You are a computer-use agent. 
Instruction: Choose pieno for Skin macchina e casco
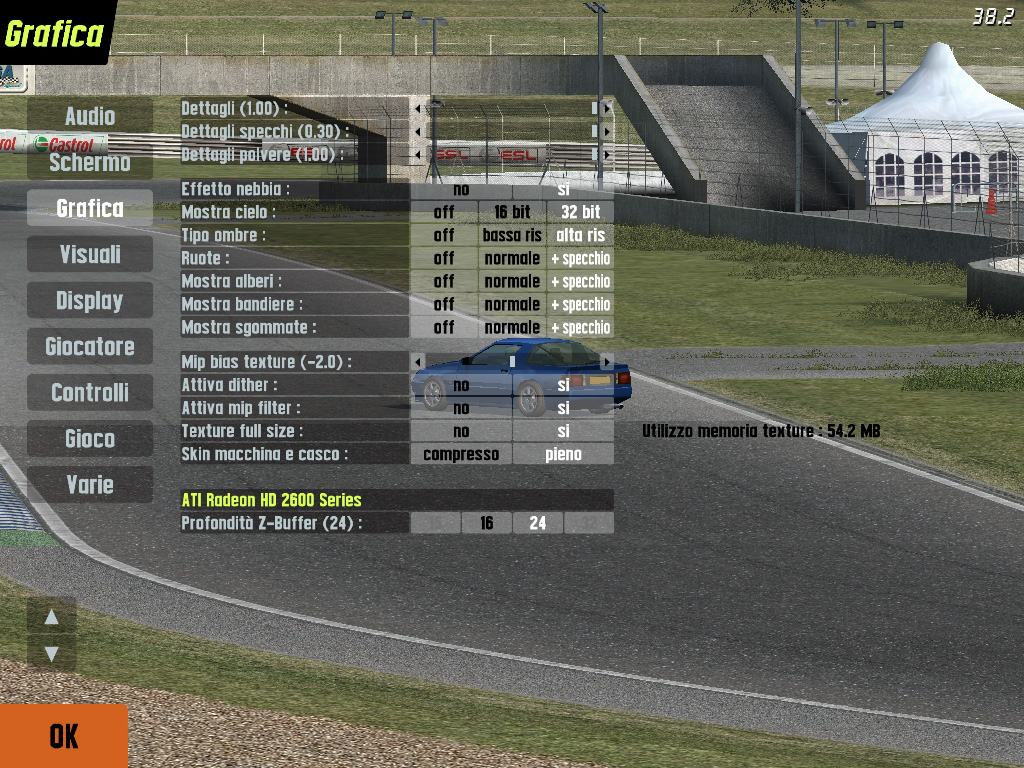(x=563, y=454)
